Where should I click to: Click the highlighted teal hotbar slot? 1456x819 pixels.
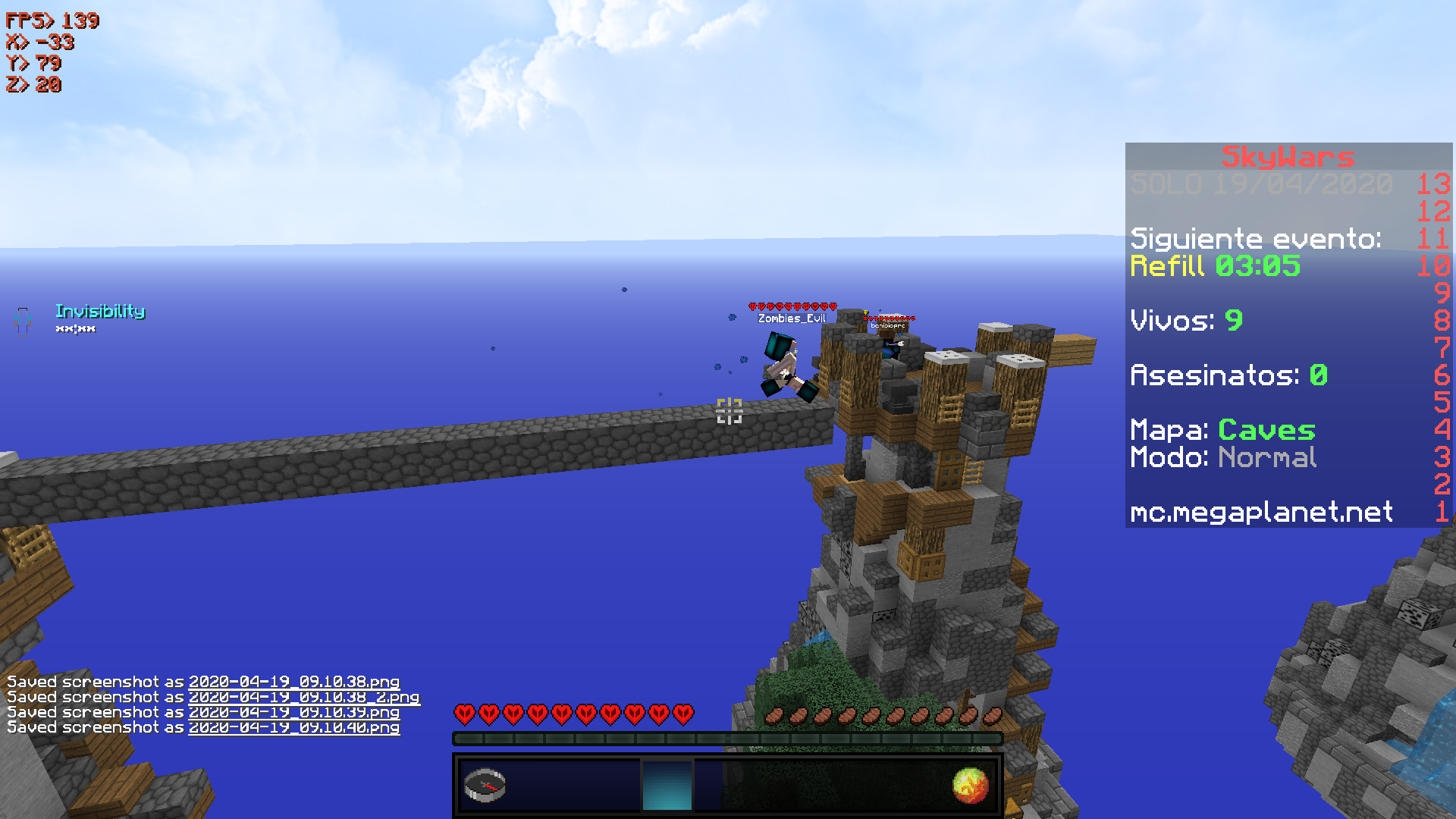(x=667, y=786)
